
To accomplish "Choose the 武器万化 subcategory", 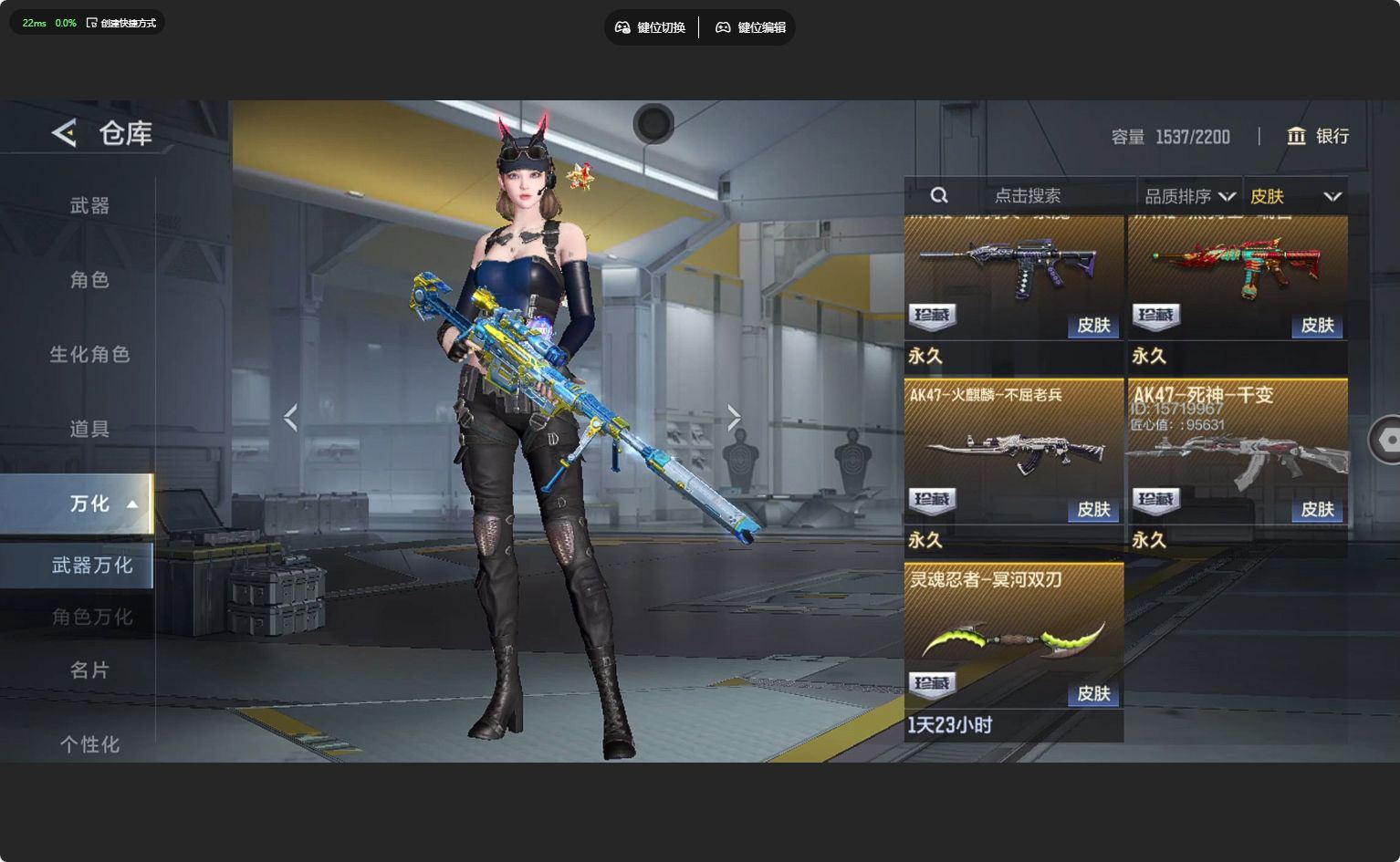I will pyautogui.click(x=91, y=566).
